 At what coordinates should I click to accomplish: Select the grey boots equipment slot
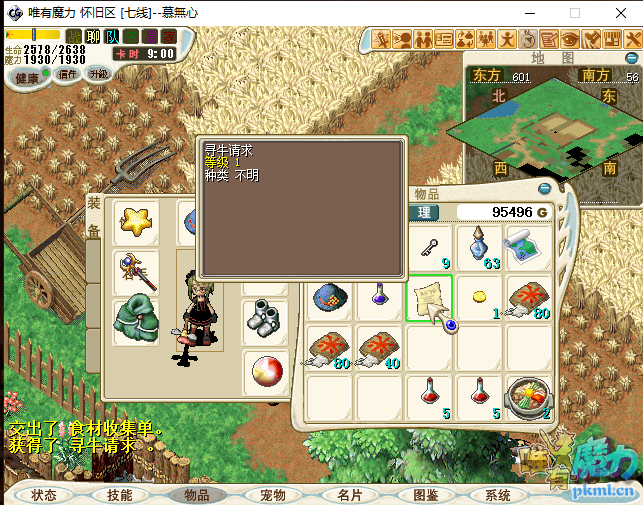coord(264,319)
